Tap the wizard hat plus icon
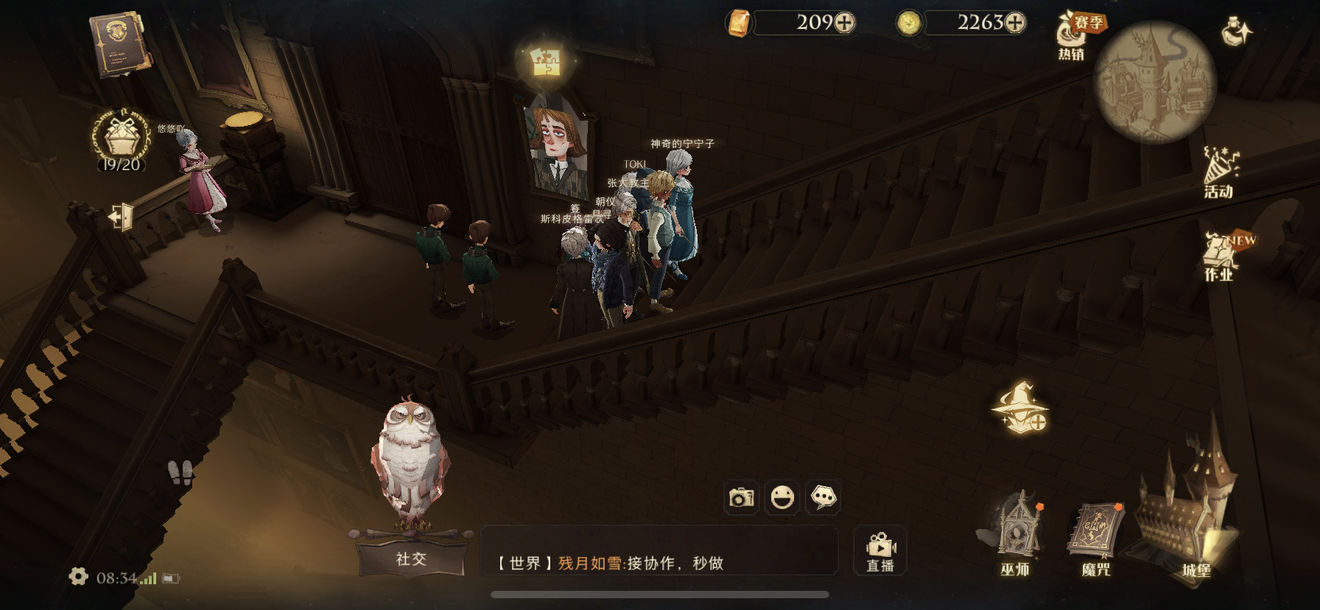The width and height of the screenshot is (1320, 610). coord(1020,408)
